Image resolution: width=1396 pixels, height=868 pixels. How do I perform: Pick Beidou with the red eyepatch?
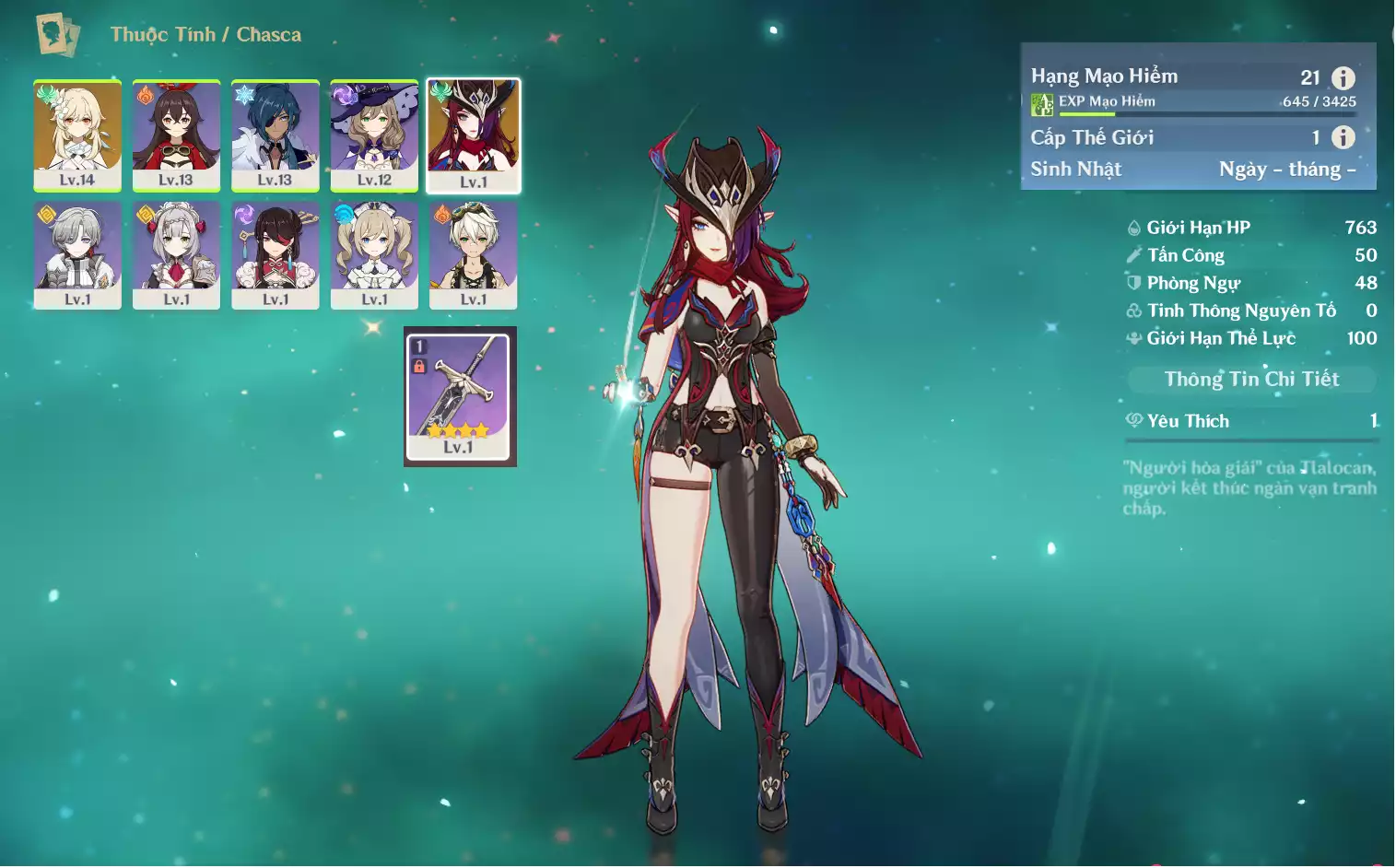click(x=276, y=255)
